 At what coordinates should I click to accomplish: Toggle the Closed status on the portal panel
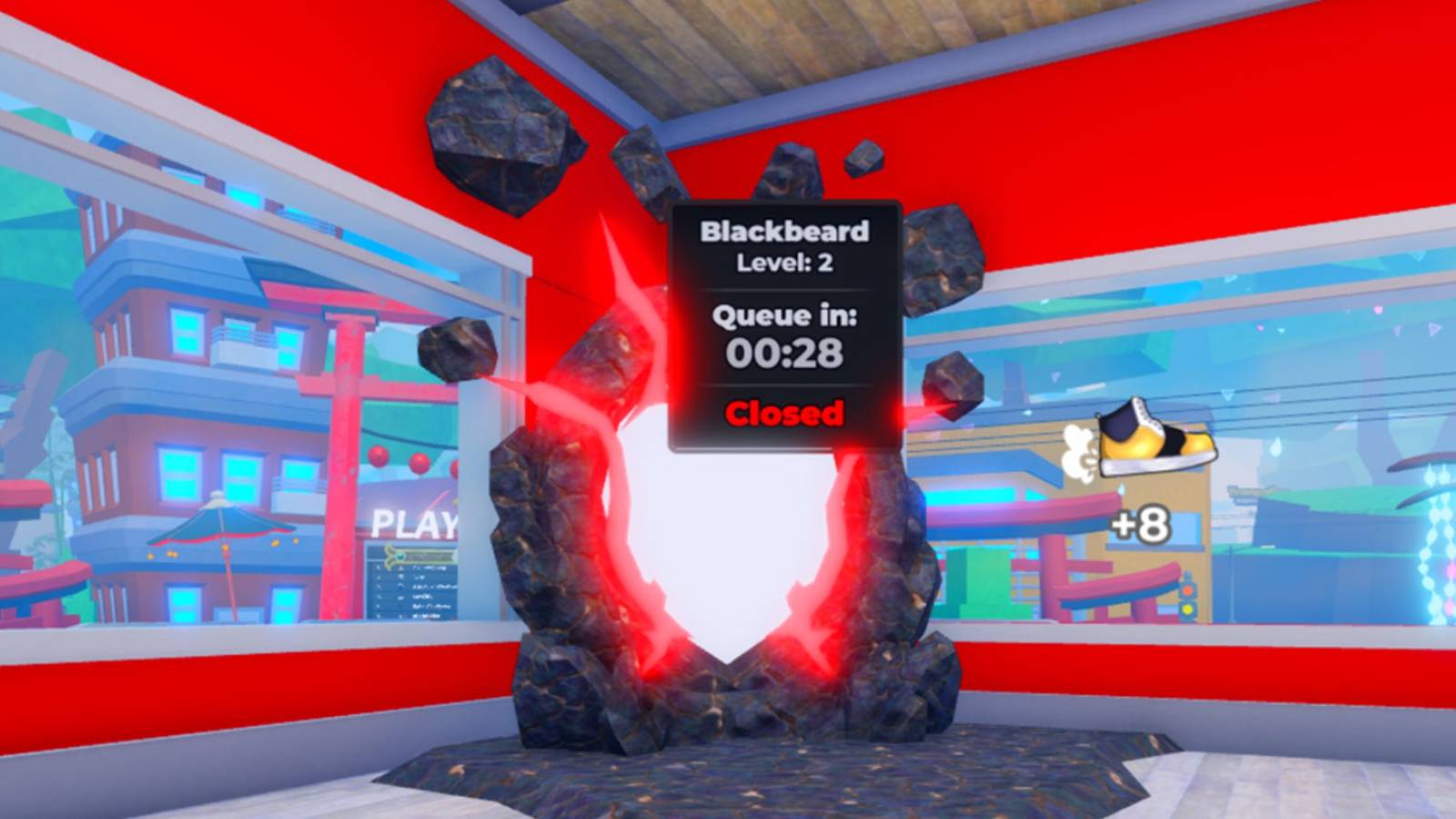pyautogui.click(x=784, y=414)
